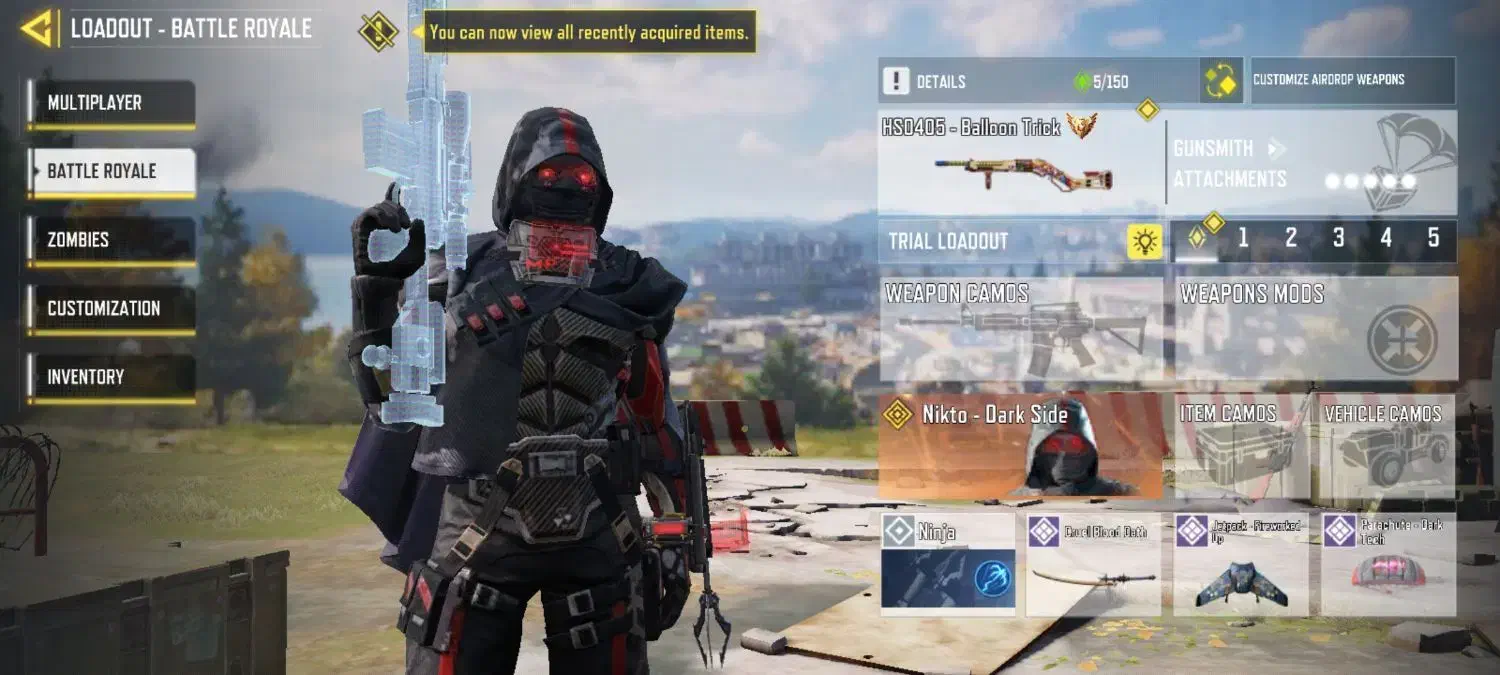1500x675 pixels.
Task: Choose the Ninja class slot
Action: click(x=948, y=564)
